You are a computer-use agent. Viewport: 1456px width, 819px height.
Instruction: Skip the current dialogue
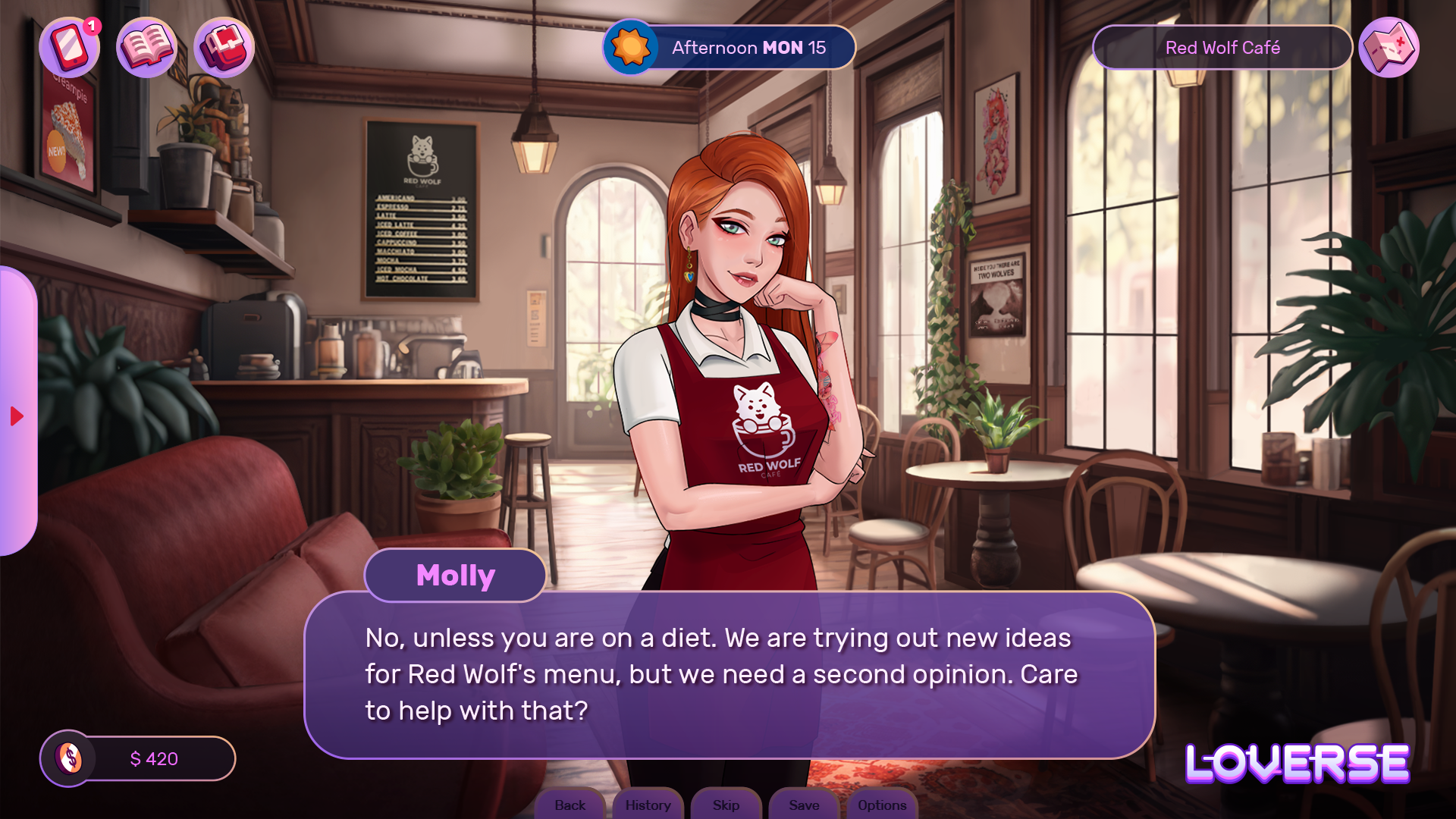pos(725,805)
